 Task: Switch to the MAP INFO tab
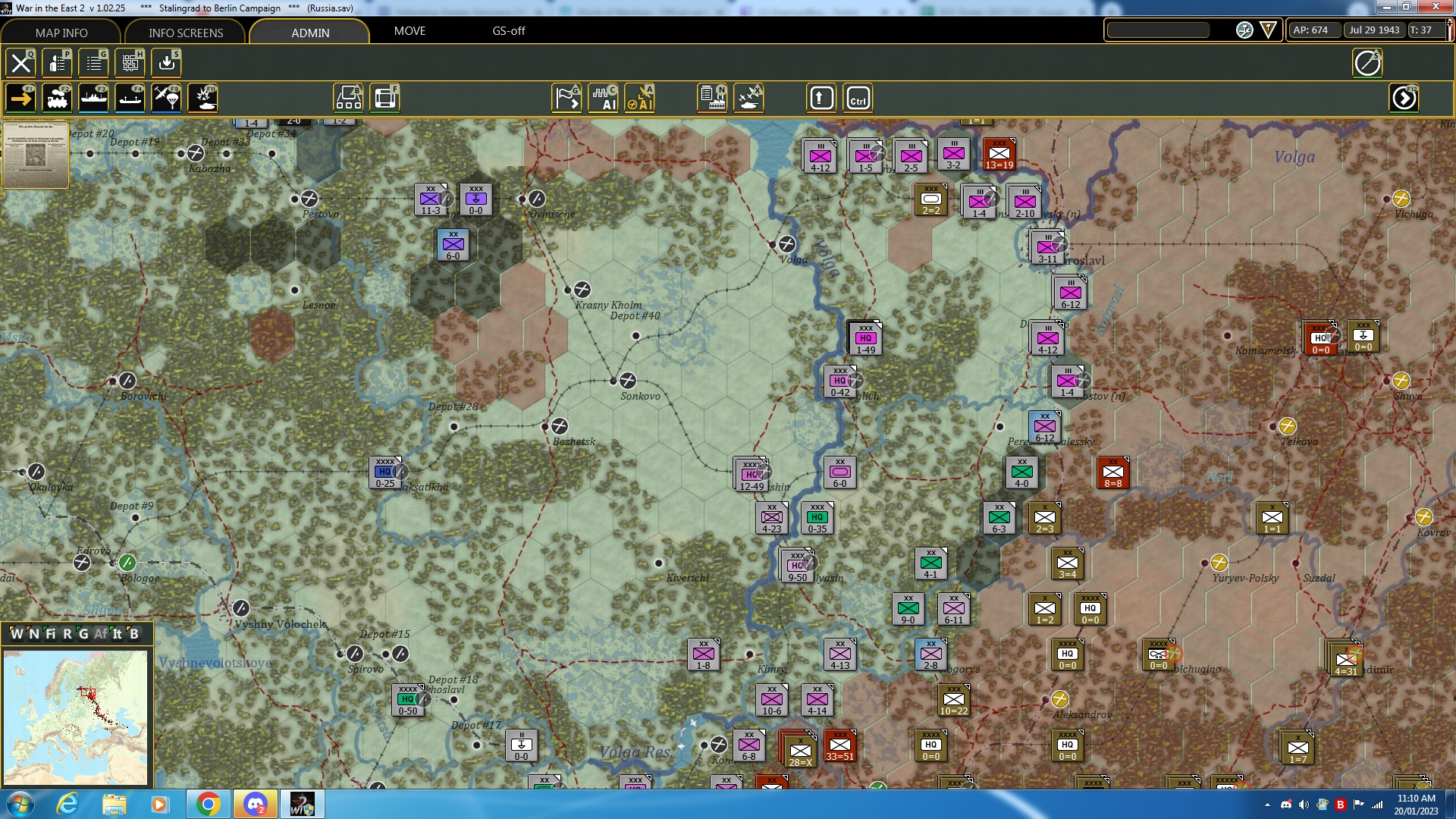tap(61, 33)
